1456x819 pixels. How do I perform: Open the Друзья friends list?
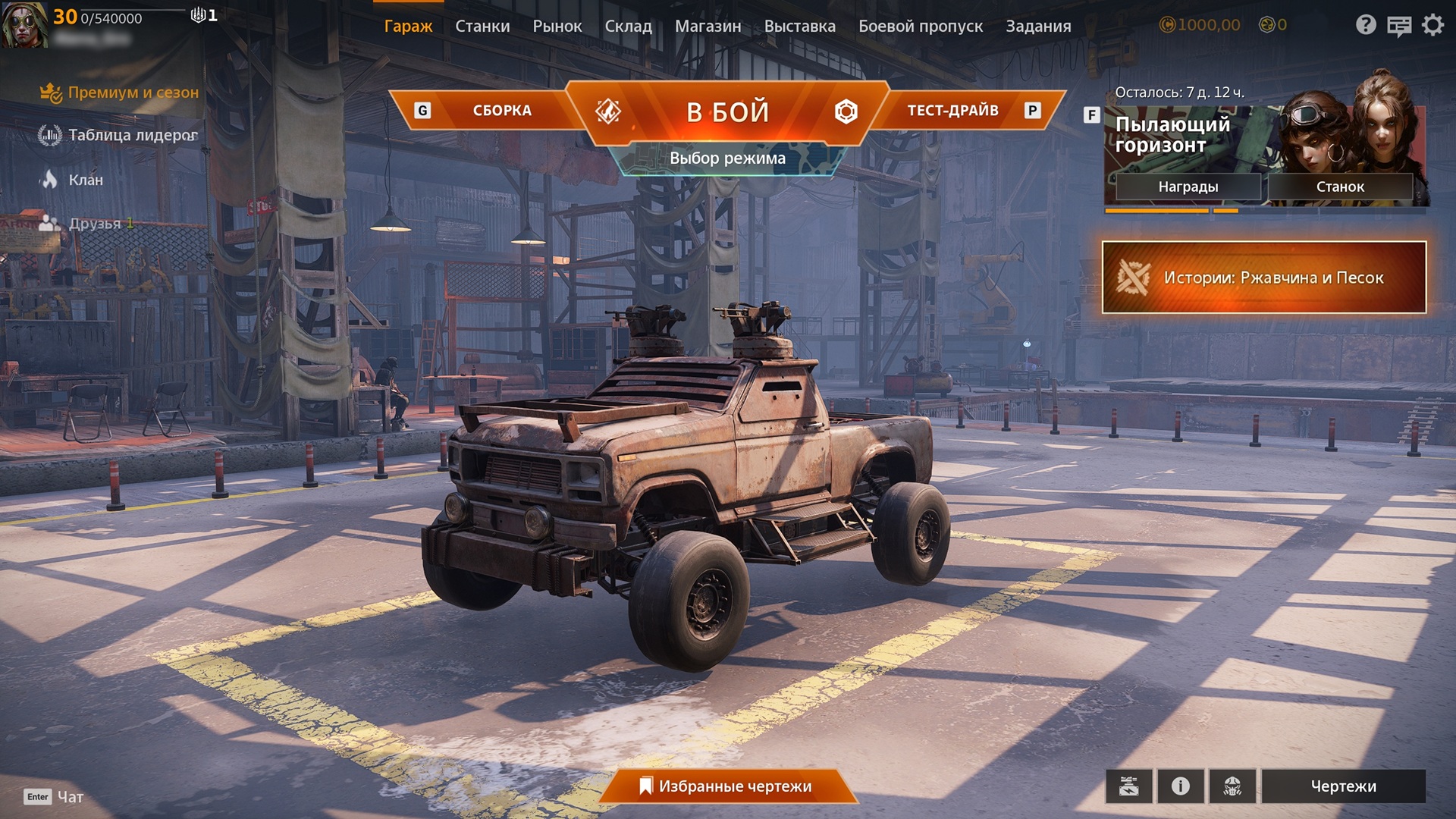tap(94, 224)
